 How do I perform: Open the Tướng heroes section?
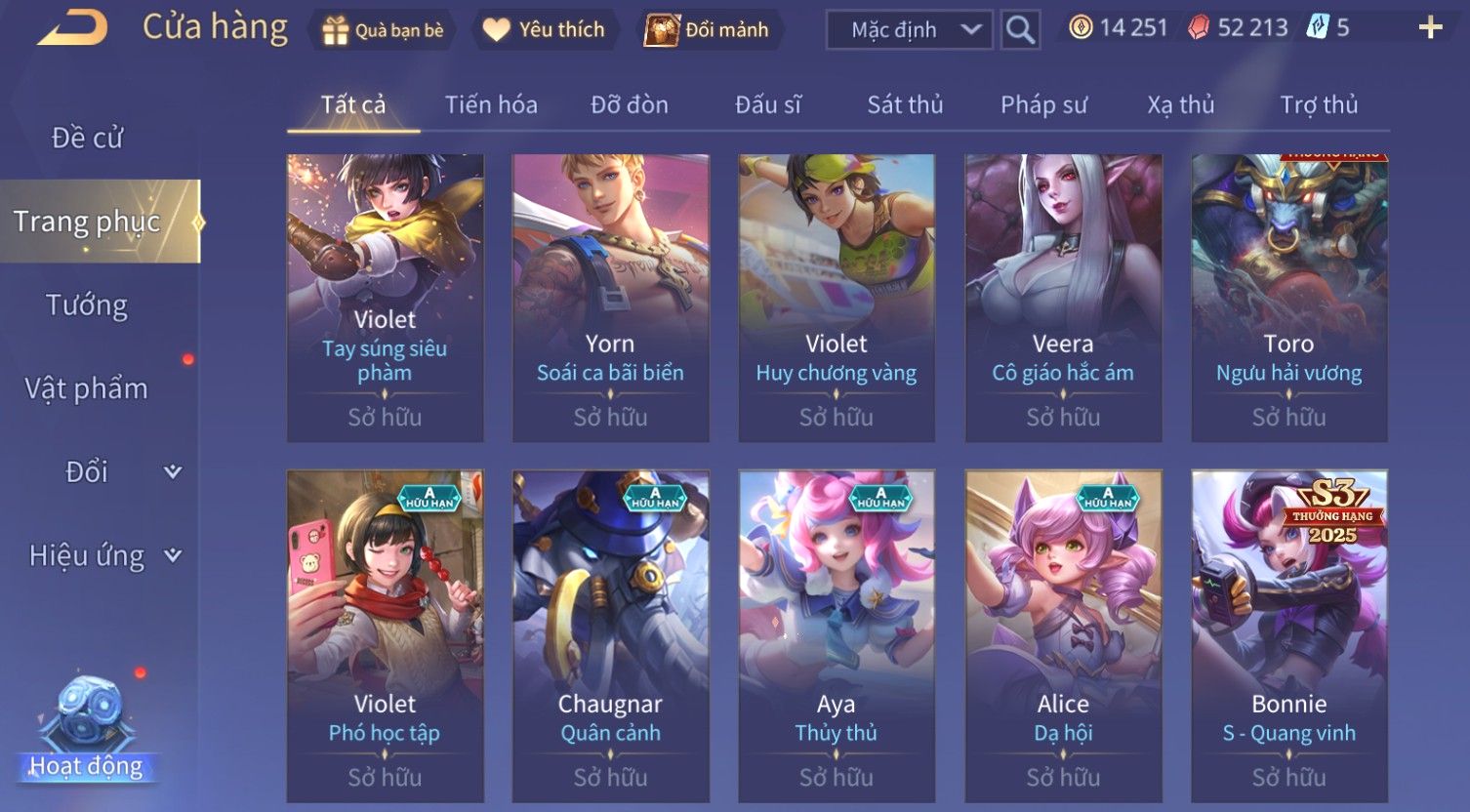(88, 305)
